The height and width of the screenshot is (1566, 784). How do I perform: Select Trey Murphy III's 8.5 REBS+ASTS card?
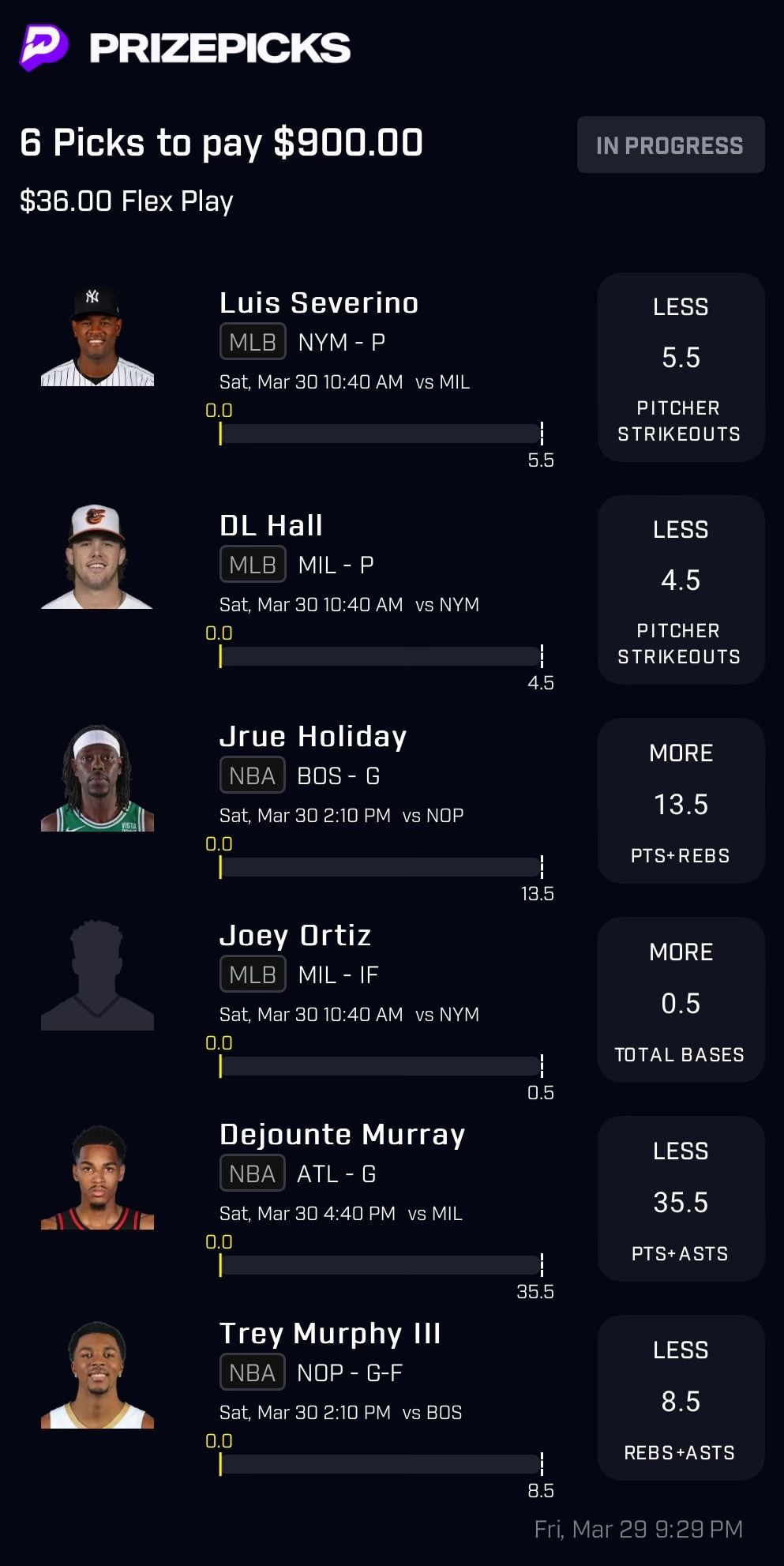point(681,1398)
